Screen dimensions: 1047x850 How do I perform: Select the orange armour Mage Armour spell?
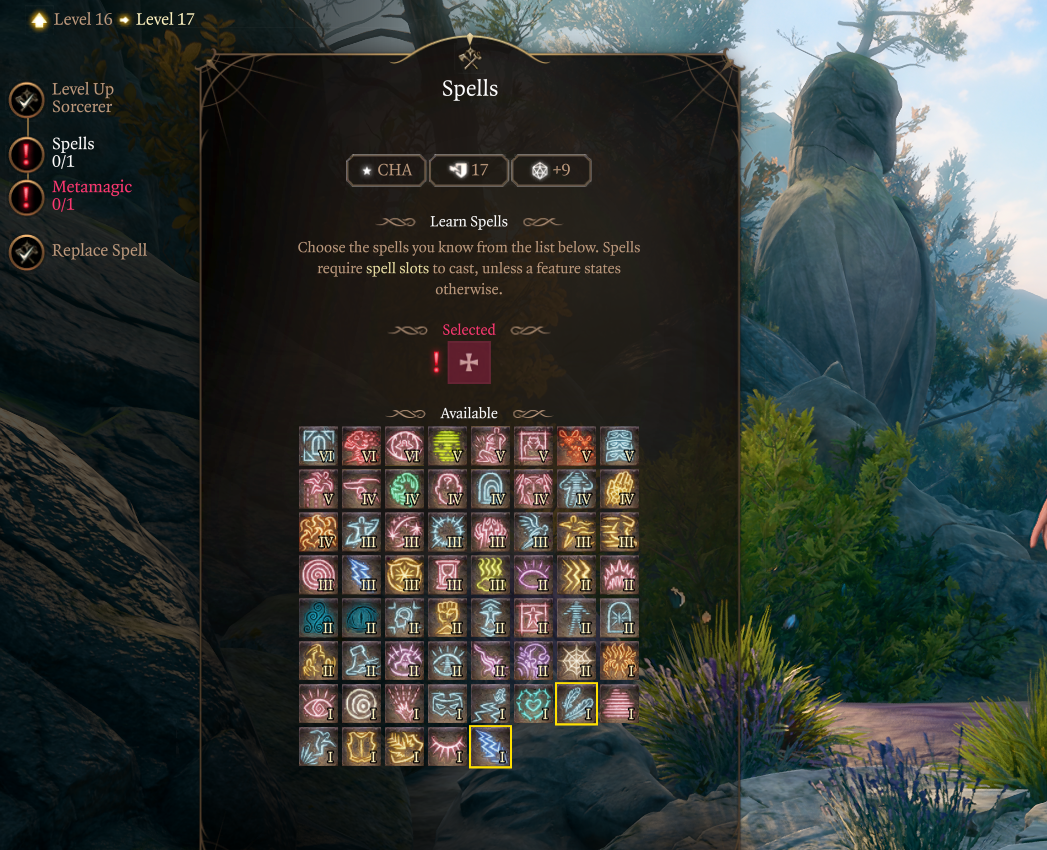pyautogui.click(x=361, y=747)
